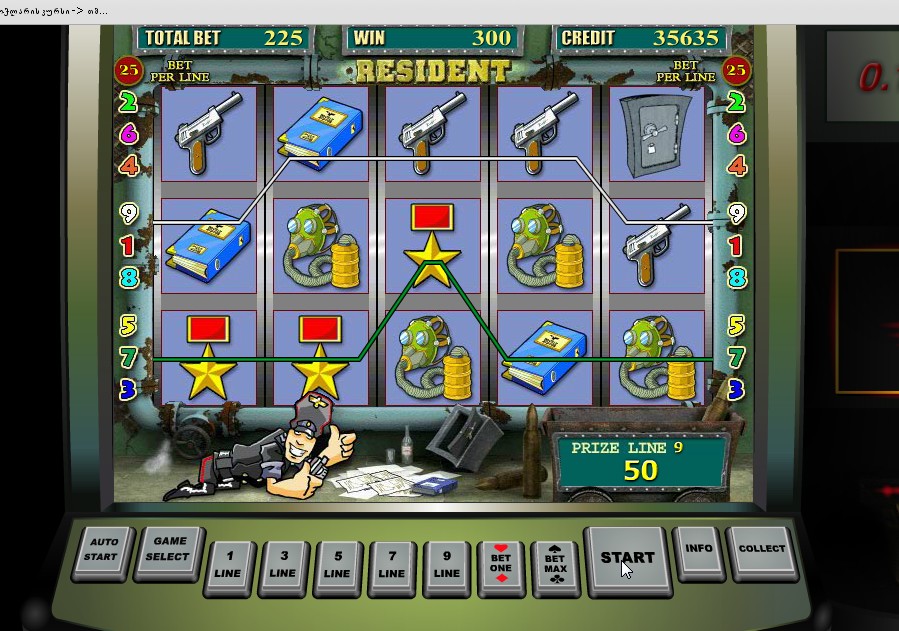The height and width of the screenshot is (631, 899).
Task: Pick the 7 LINE button
Action: pos(392,566)
